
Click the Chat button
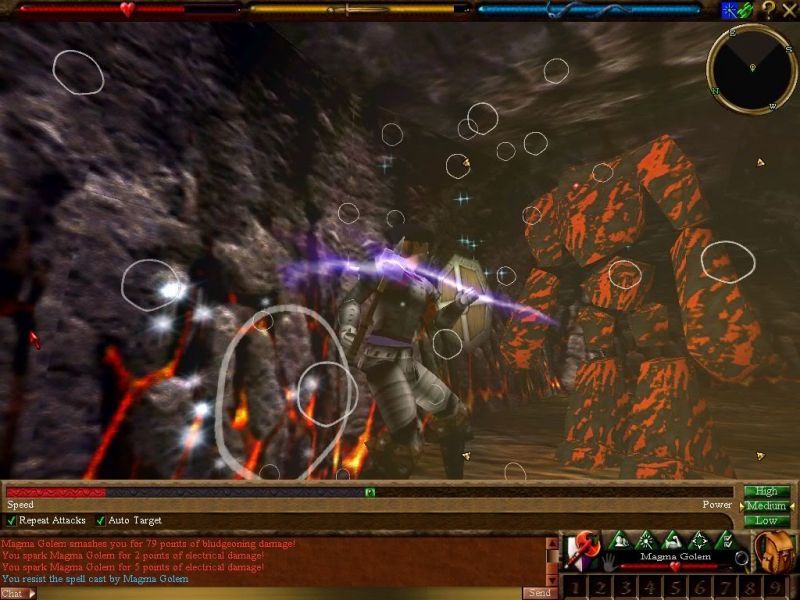click(14, 593)
